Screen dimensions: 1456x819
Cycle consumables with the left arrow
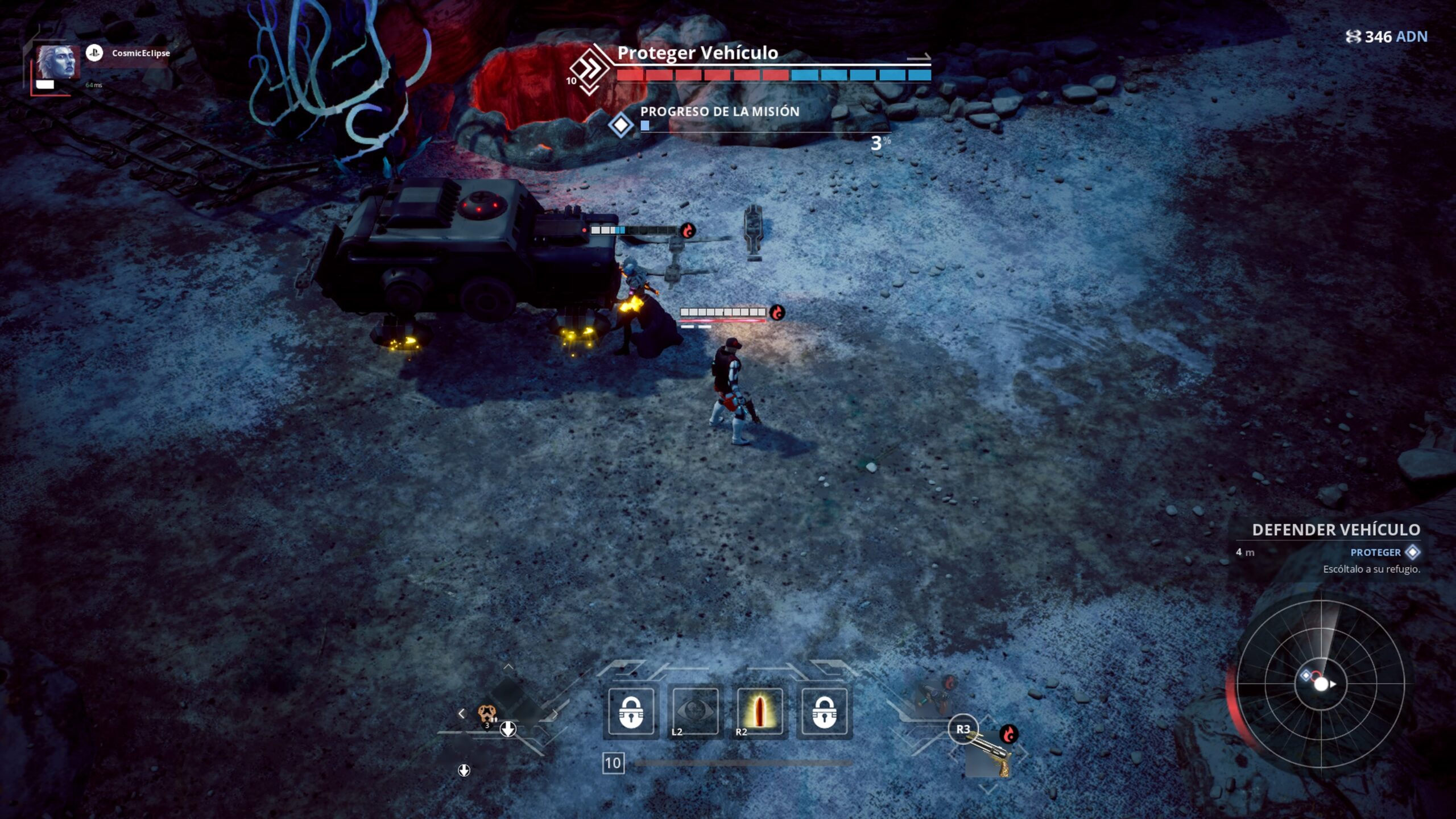pyautogui.click(x=461, y=713)
